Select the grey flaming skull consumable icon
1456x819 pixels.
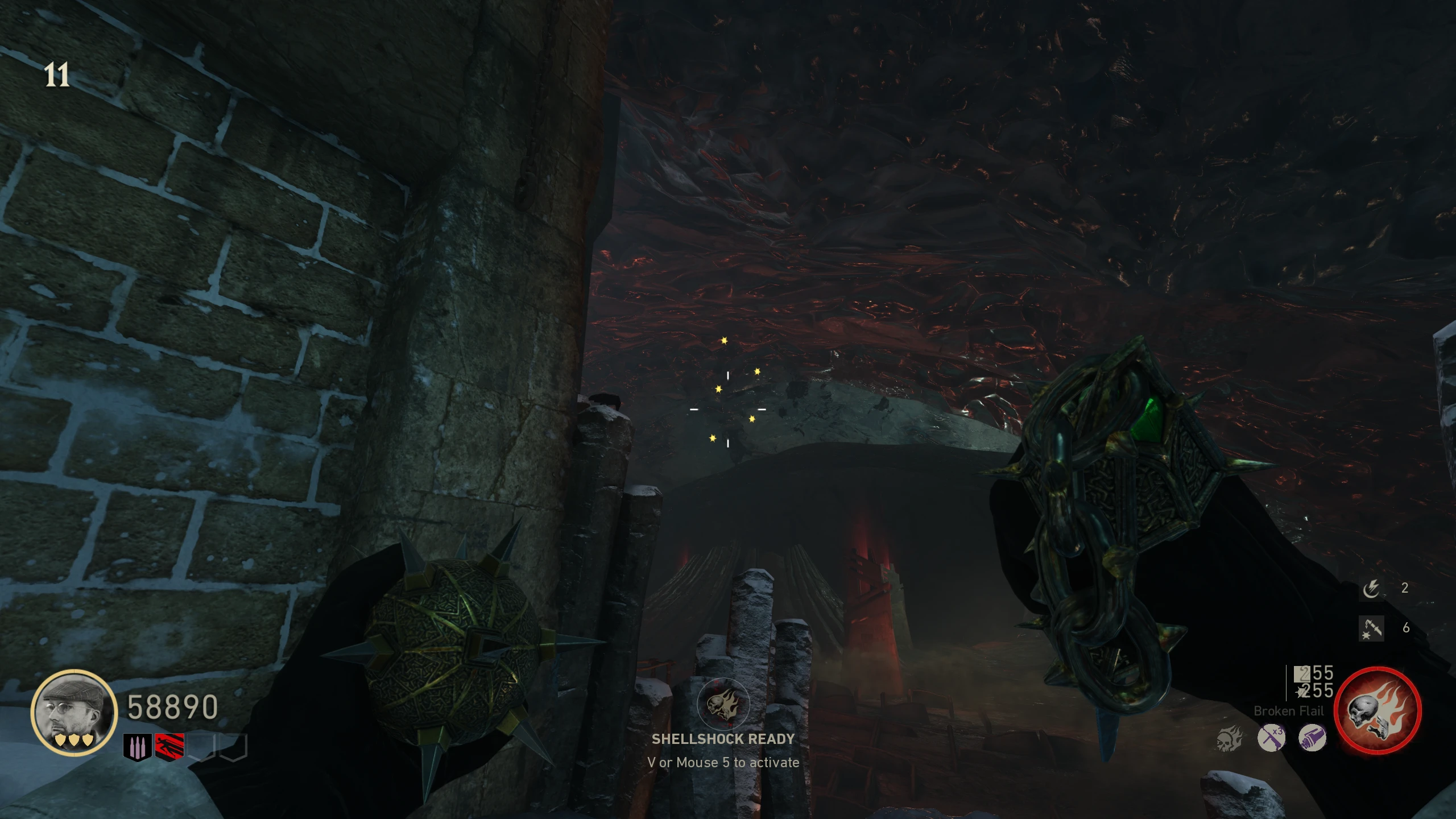click(x=1230, y=739)
